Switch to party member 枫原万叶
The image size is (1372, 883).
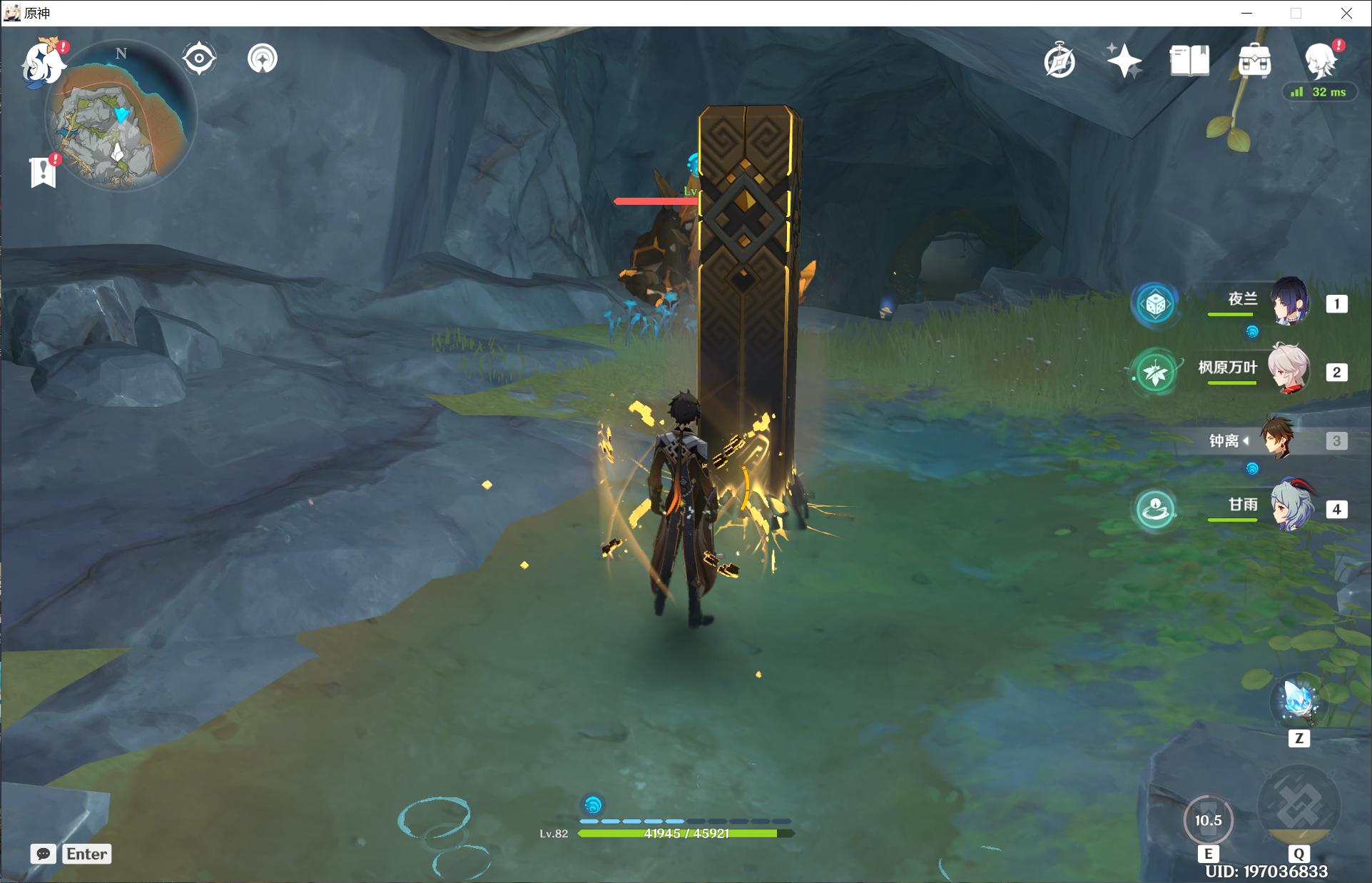[x=1289, y=370]
